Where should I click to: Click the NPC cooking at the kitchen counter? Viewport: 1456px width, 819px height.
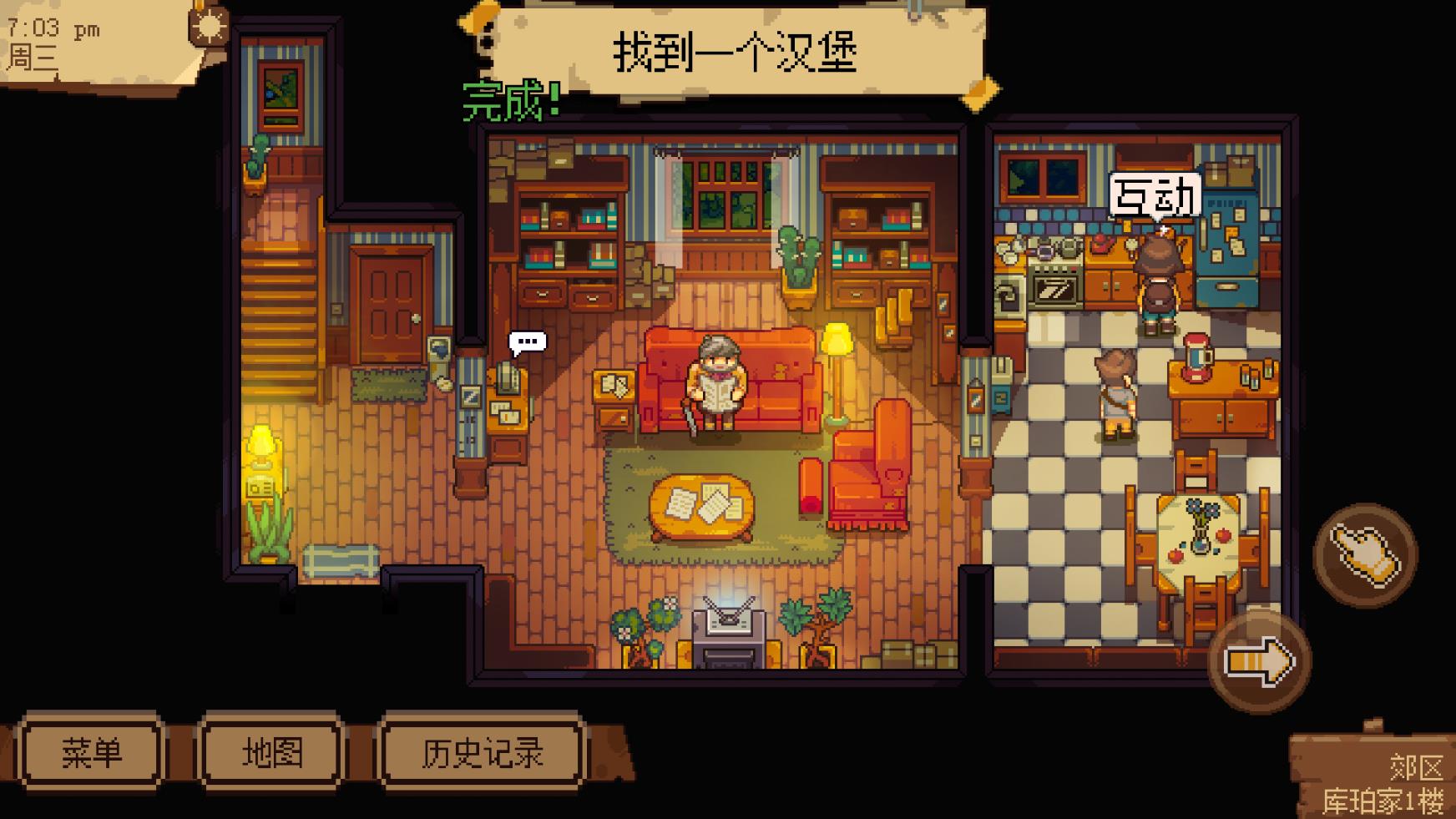point(1160,276)
